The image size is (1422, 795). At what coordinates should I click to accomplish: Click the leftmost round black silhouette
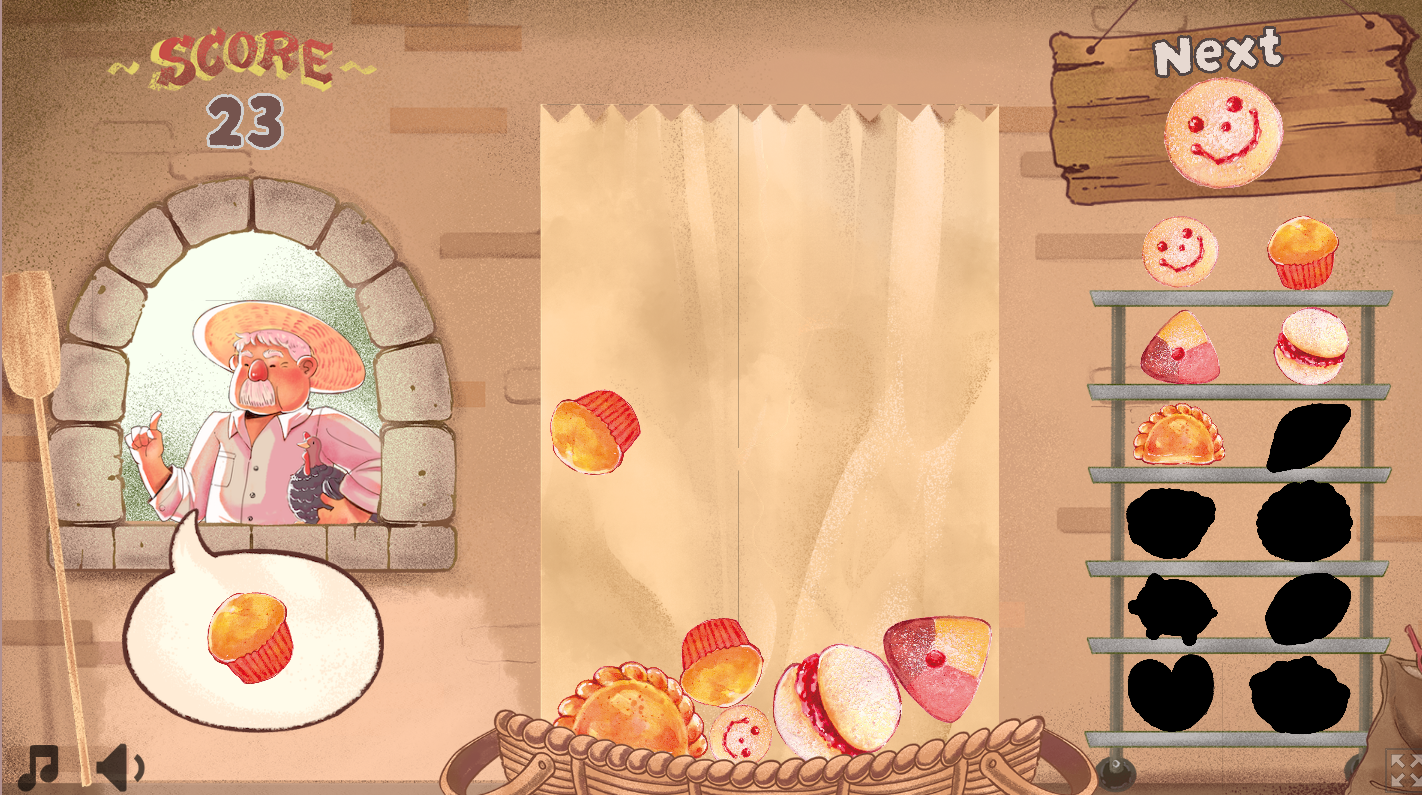point(1172,524)
